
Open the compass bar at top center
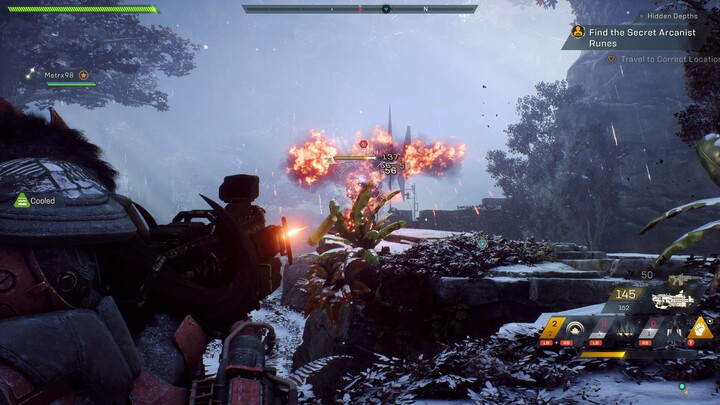(359, 9)
